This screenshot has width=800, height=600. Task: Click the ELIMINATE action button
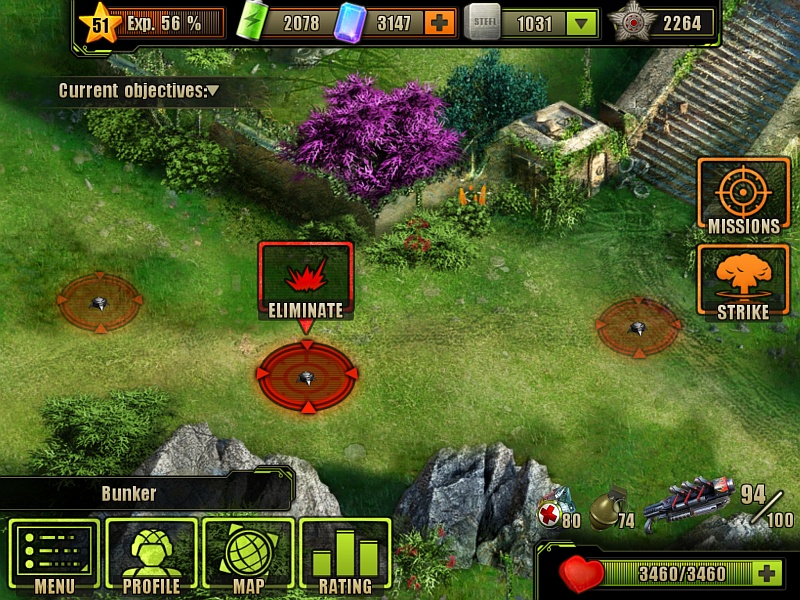point(305,281)
